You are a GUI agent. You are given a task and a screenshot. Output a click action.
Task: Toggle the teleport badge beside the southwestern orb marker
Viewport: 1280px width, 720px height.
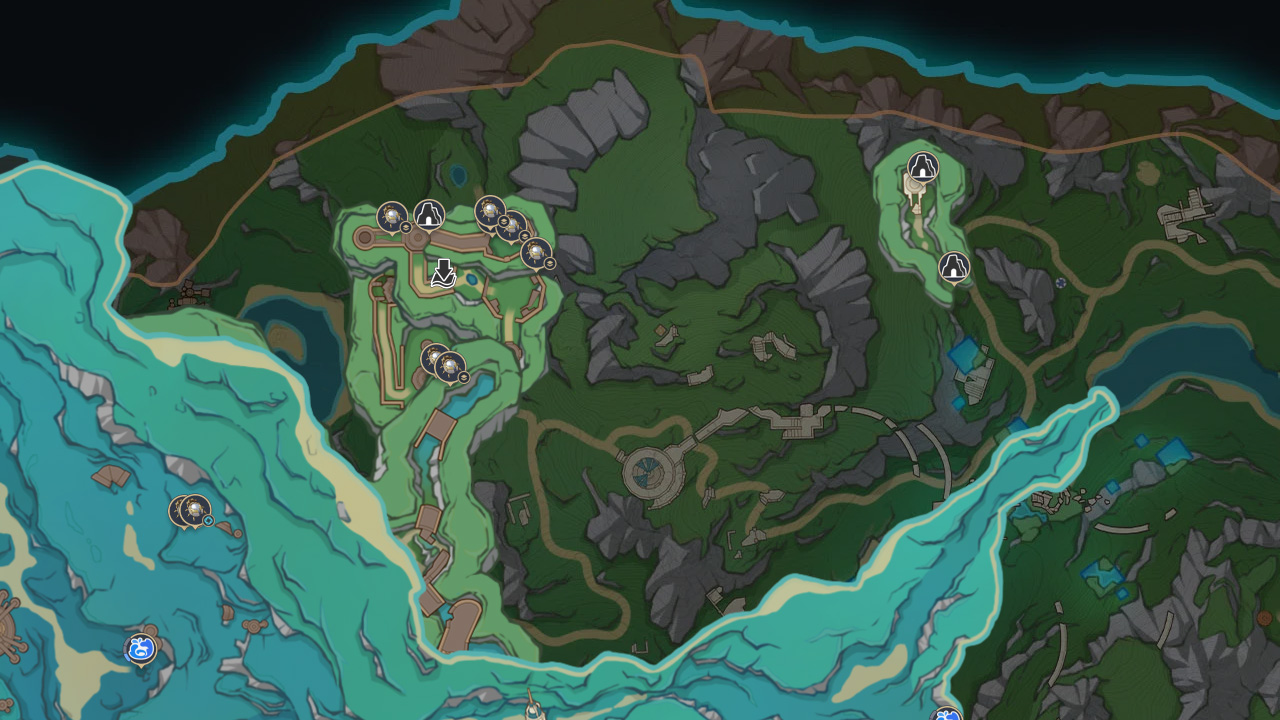[208, 519]
